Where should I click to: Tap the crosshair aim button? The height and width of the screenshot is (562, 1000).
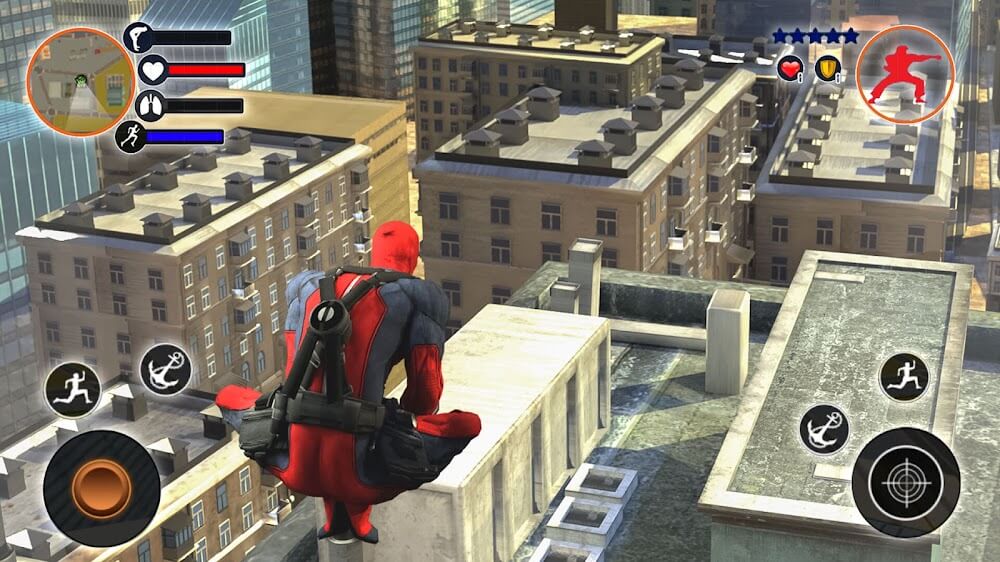click(905, 482)
